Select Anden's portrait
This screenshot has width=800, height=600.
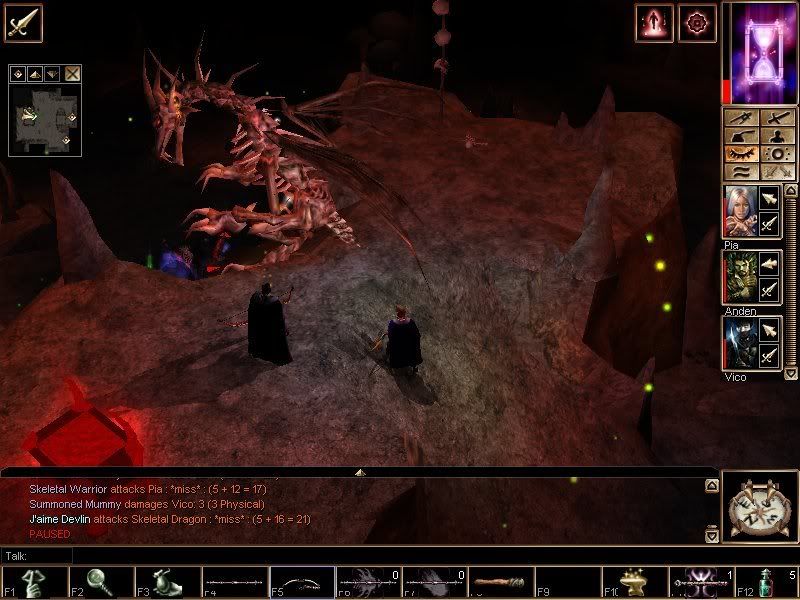[x=739, y=278]
